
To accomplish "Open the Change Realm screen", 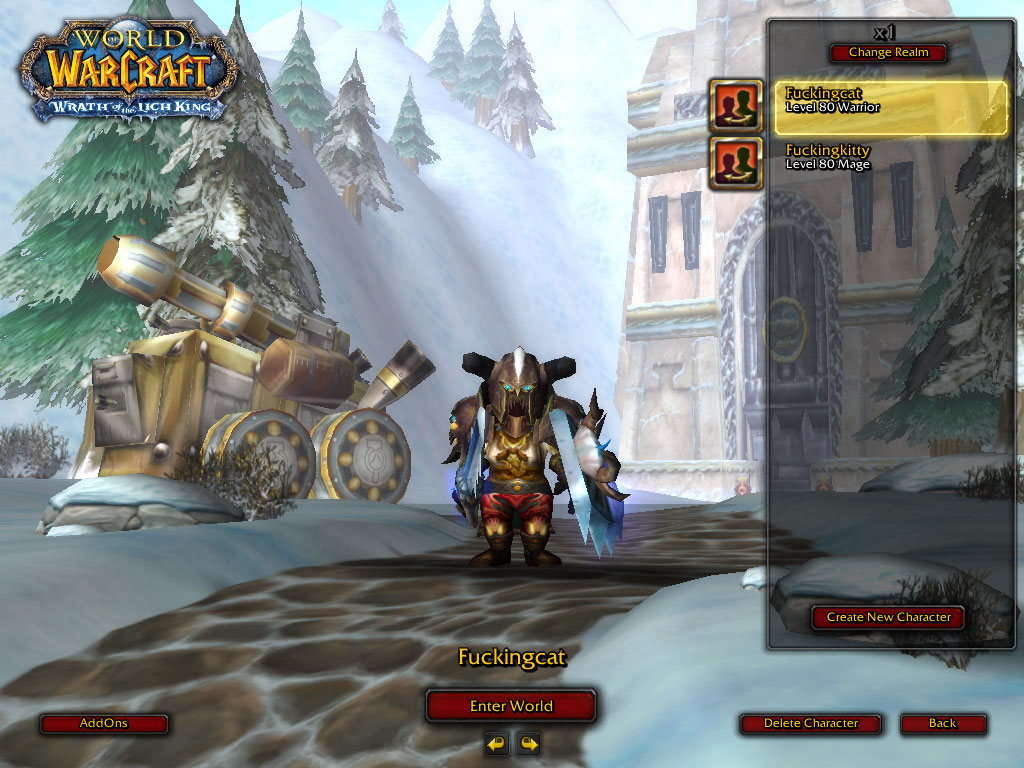I will tap(888, 53).
